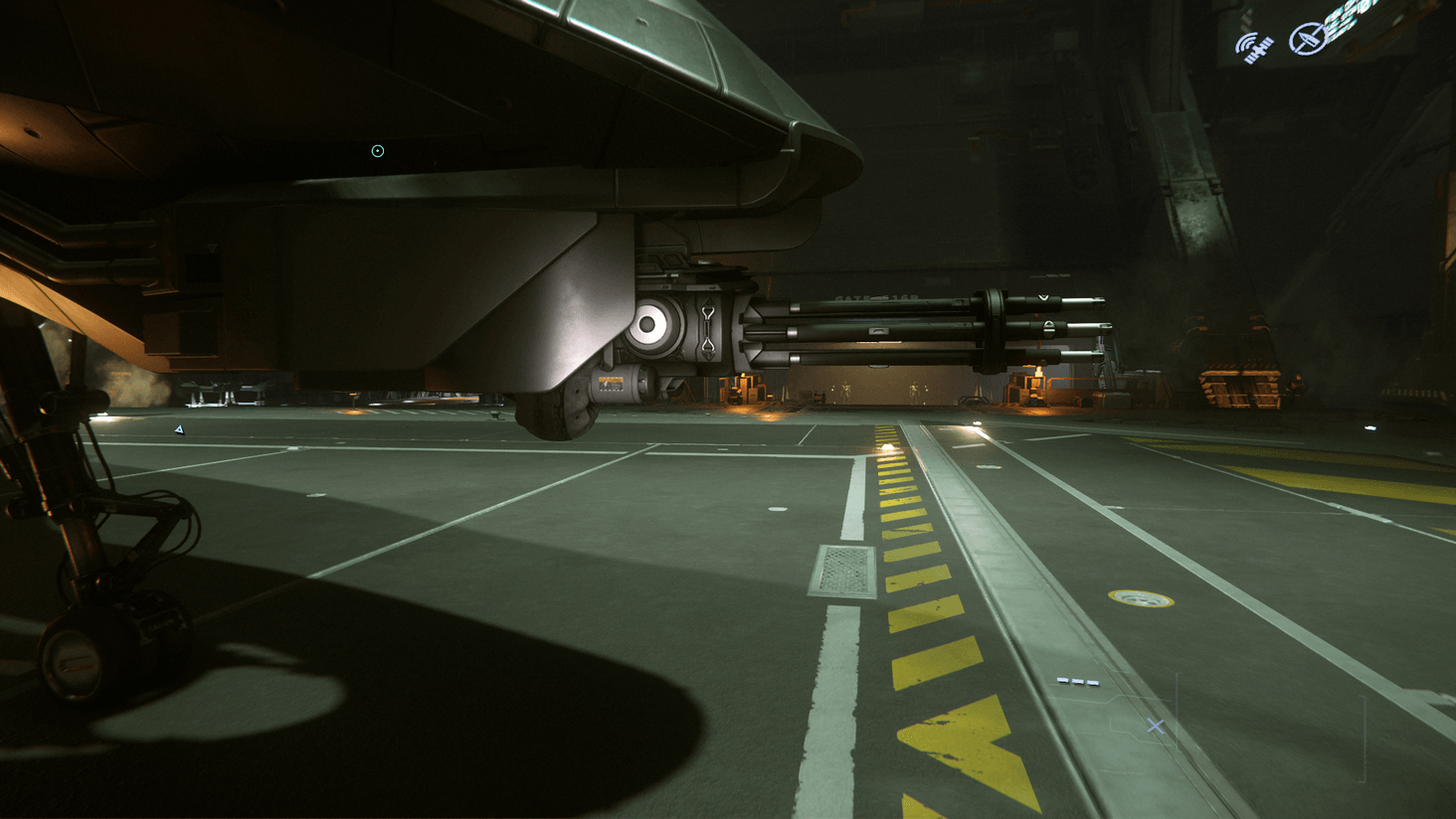This screenshot has width=1456, height=819.
Task: Select the crossed-out ship circle icon
Action: pyautogui.click(x=1307, y=39)
